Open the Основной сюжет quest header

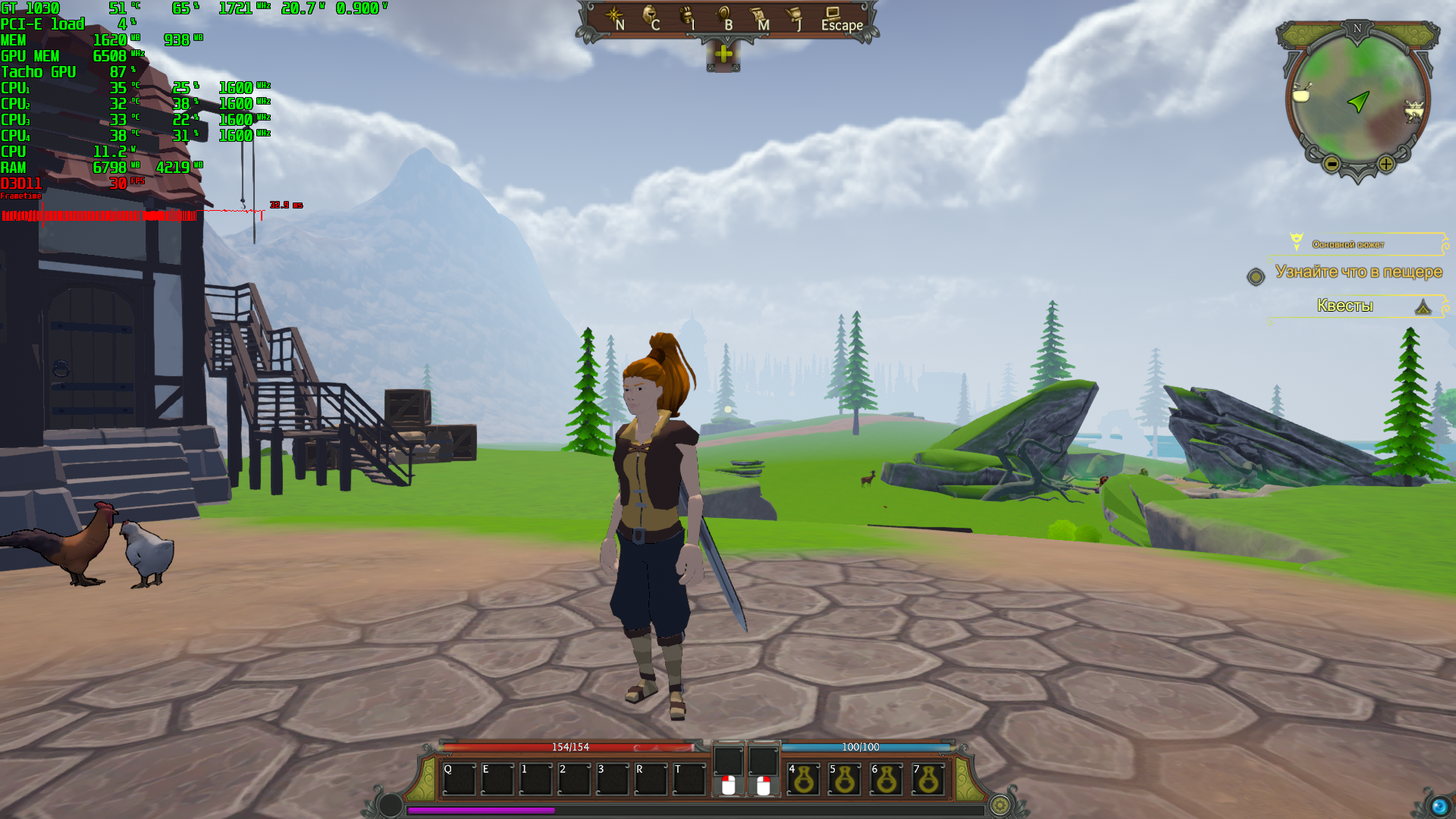tap(1348, 244)
